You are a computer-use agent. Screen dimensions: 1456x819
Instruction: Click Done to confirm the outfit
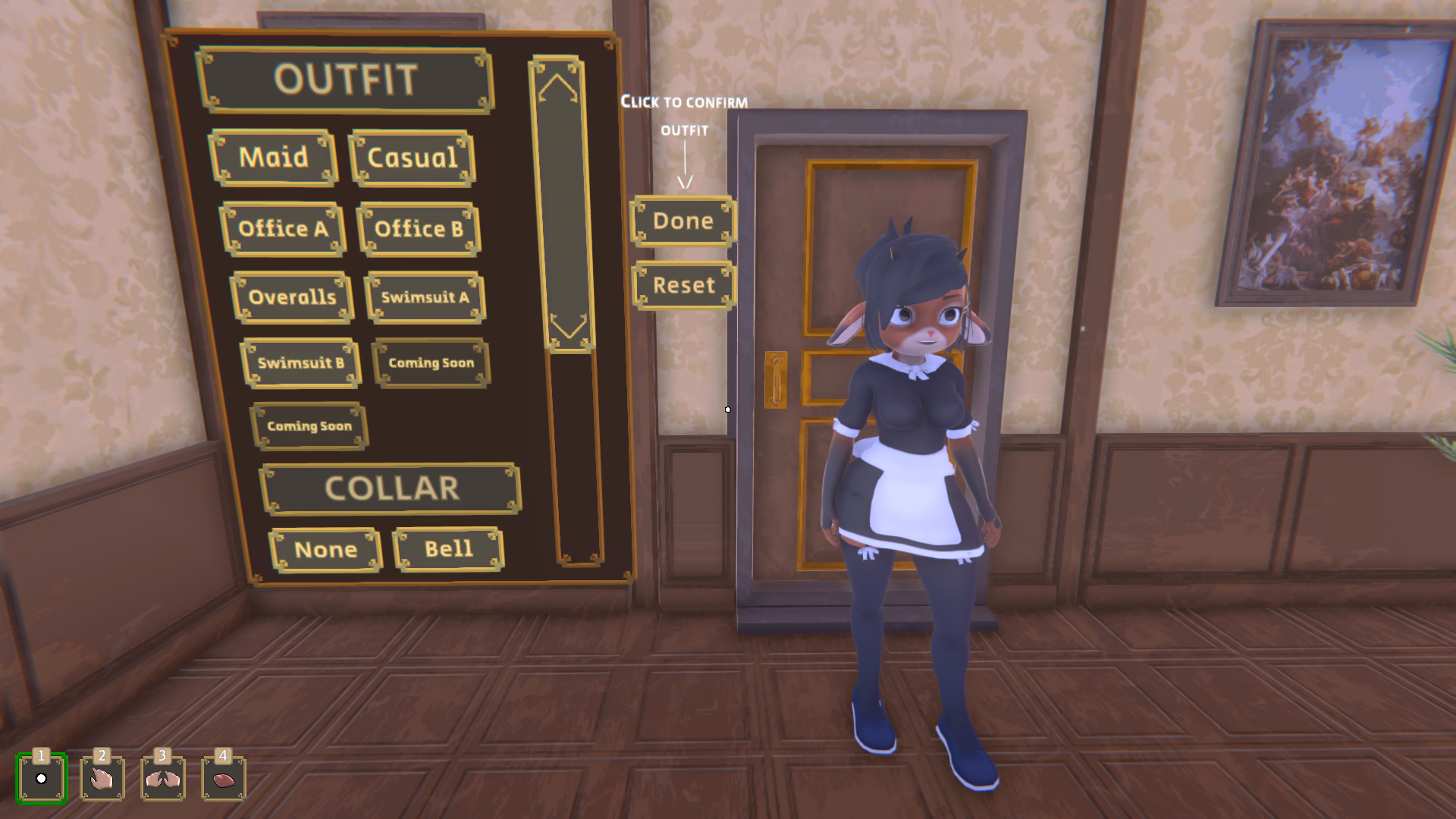point(682,221)
